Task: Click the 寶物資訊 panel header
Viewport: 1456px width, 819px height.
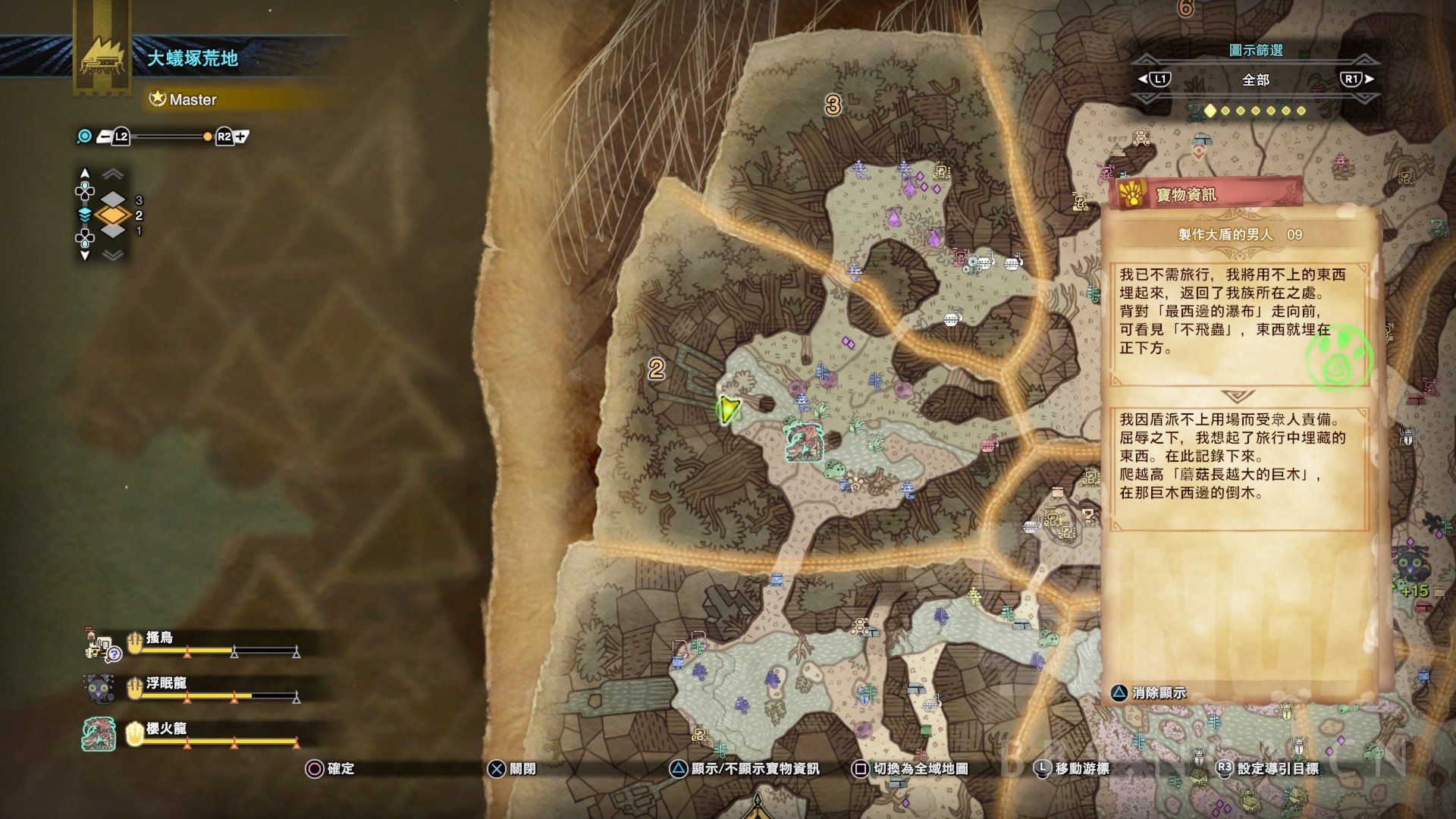Action: 1206,195
